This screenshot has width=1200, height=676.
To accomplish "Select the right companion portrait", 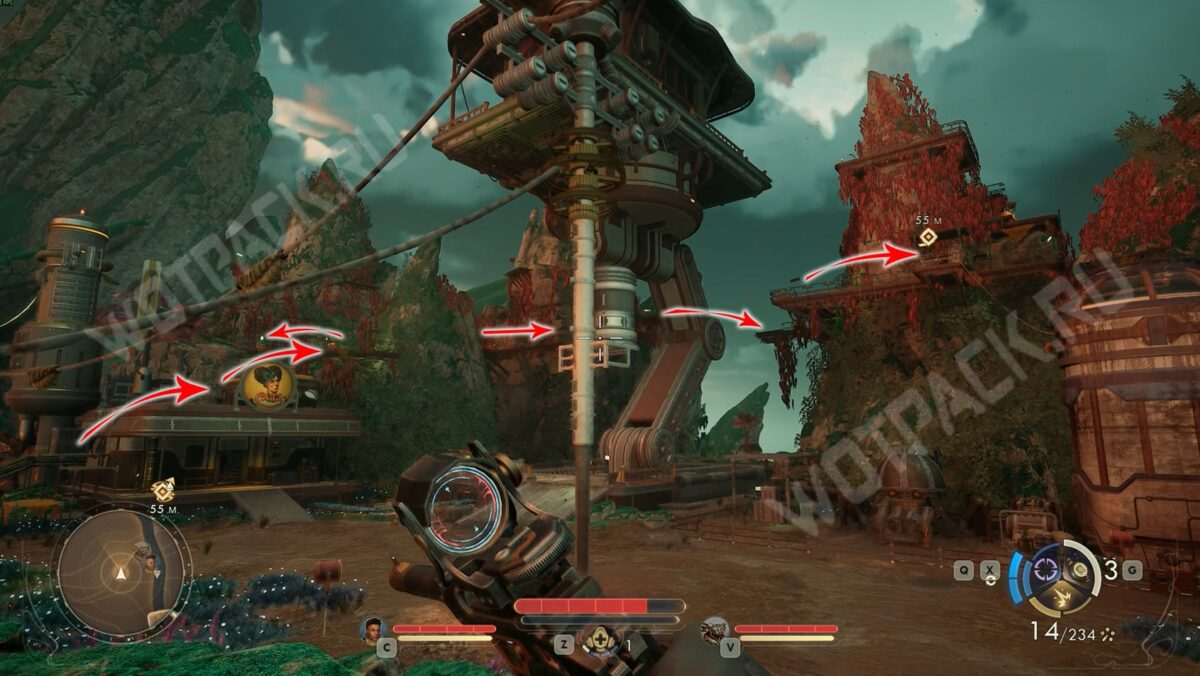I will pos(714,629).
